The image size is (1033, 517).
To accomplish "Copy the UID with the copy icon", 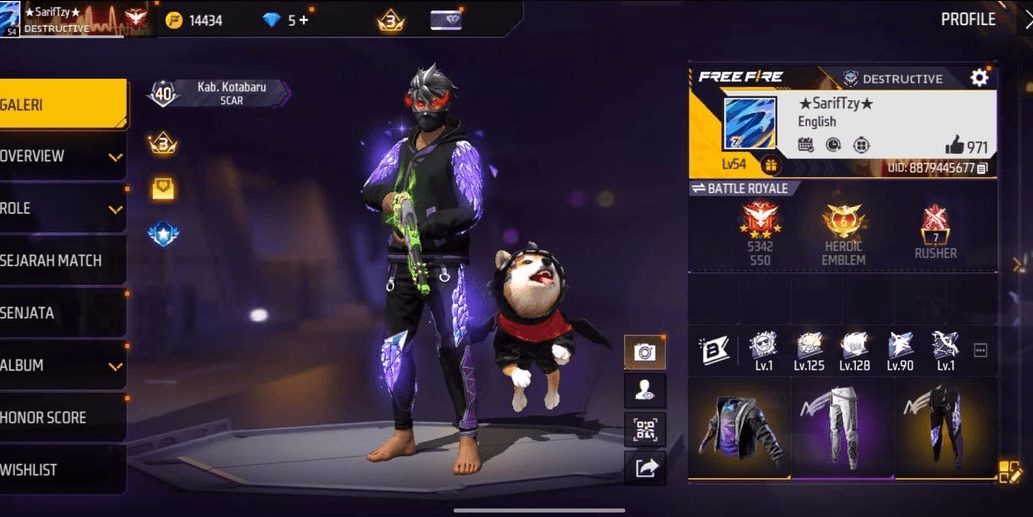I will tap(982, 169).
